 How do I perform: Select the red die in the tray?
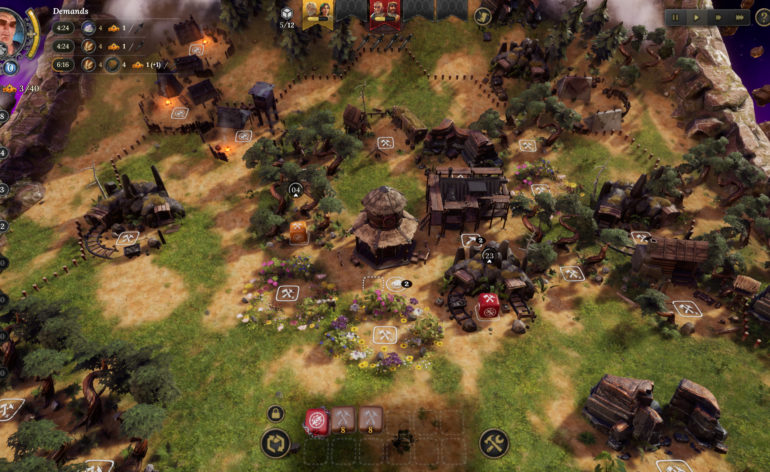click(317, 420)
